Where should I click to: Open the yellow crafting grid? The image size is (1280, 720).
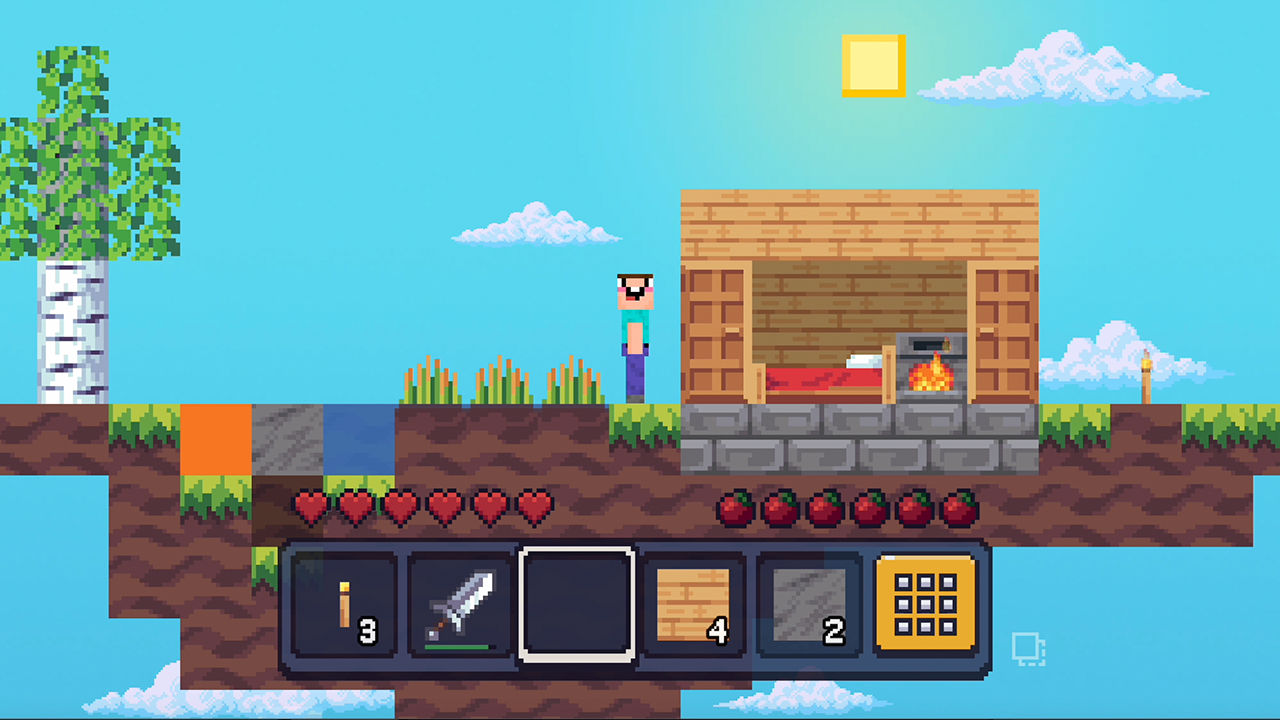coord(925,603)
